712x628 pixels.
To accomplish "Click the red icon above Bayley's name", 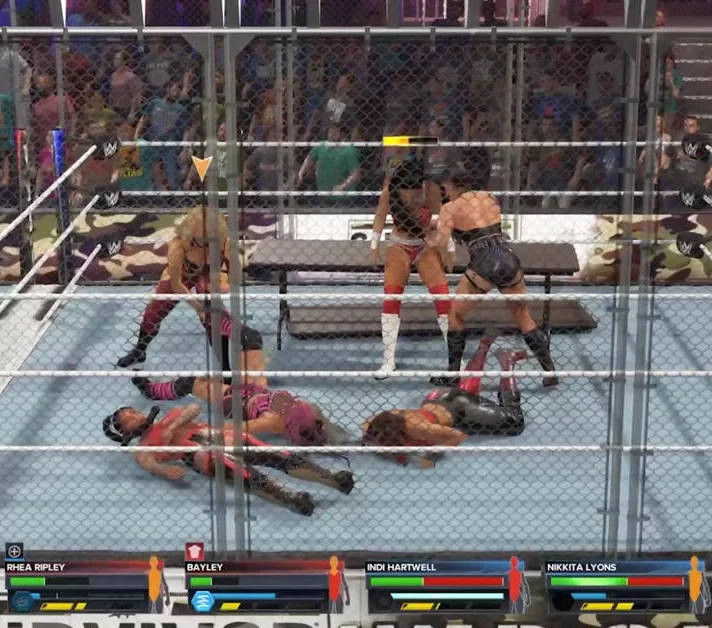I will coord(195,551).
